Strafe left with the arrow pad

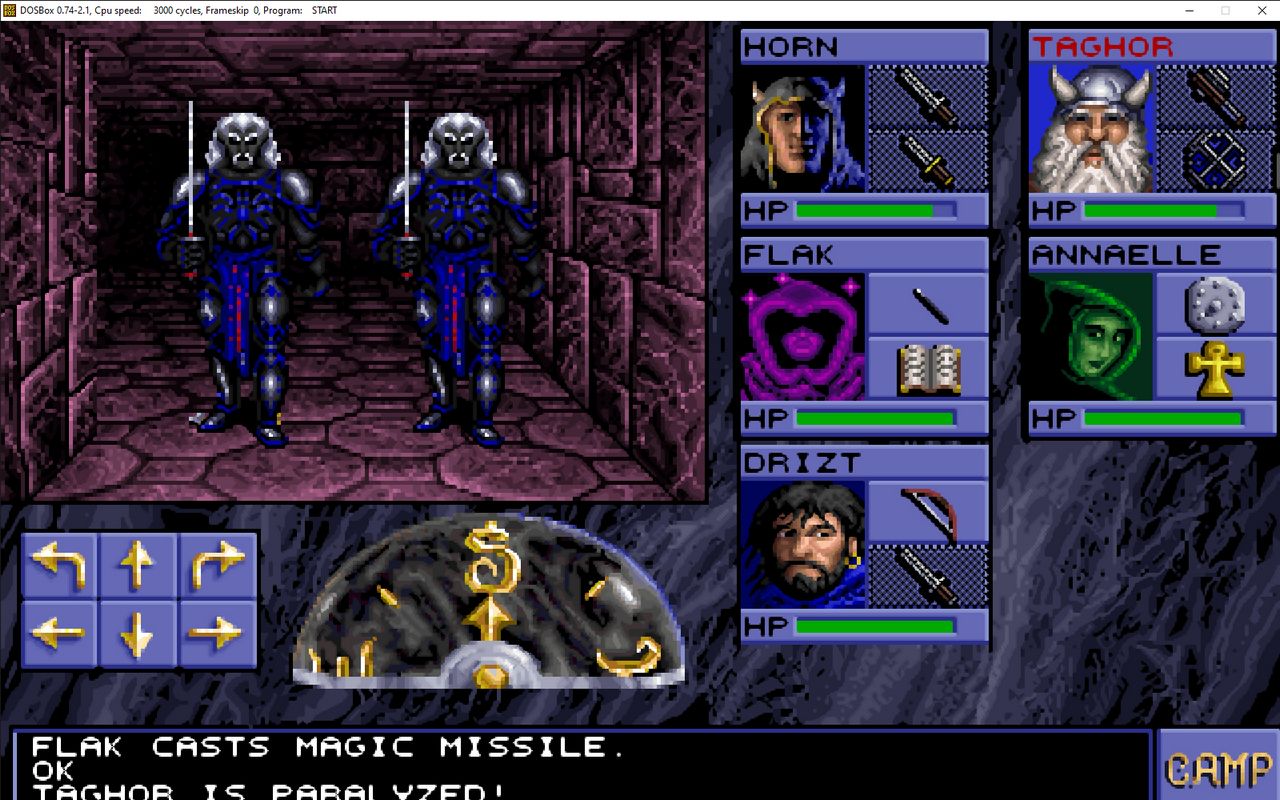point(59,632)
